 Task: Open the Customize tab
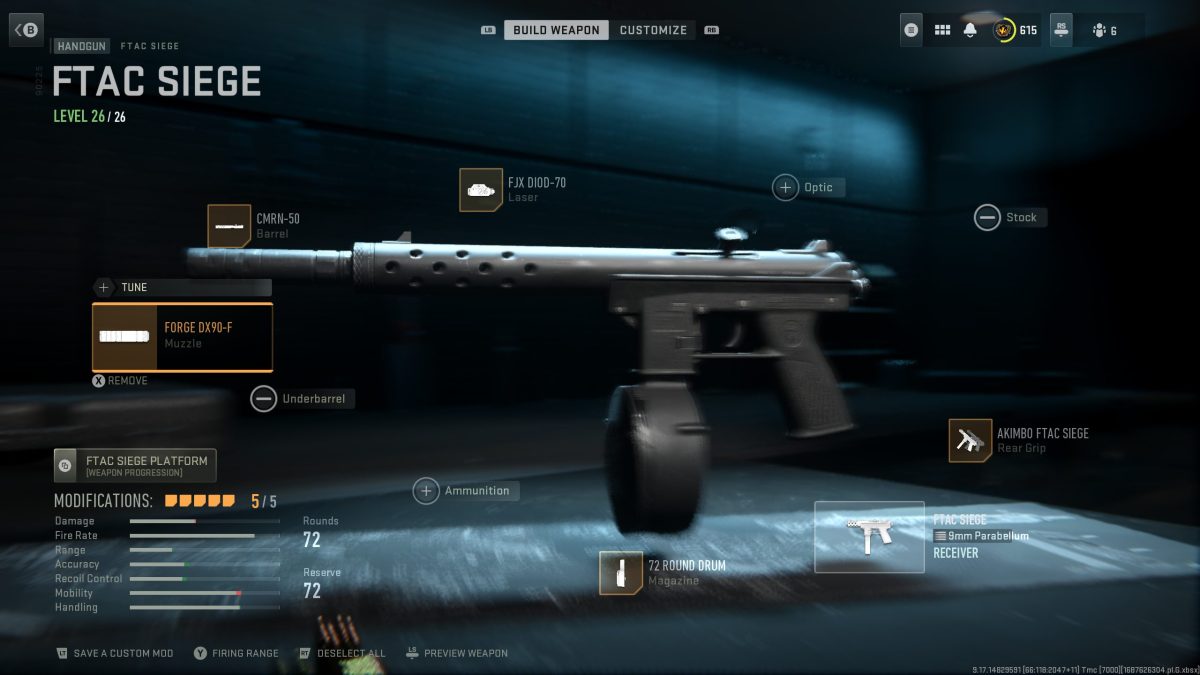[x=653, y=30]
